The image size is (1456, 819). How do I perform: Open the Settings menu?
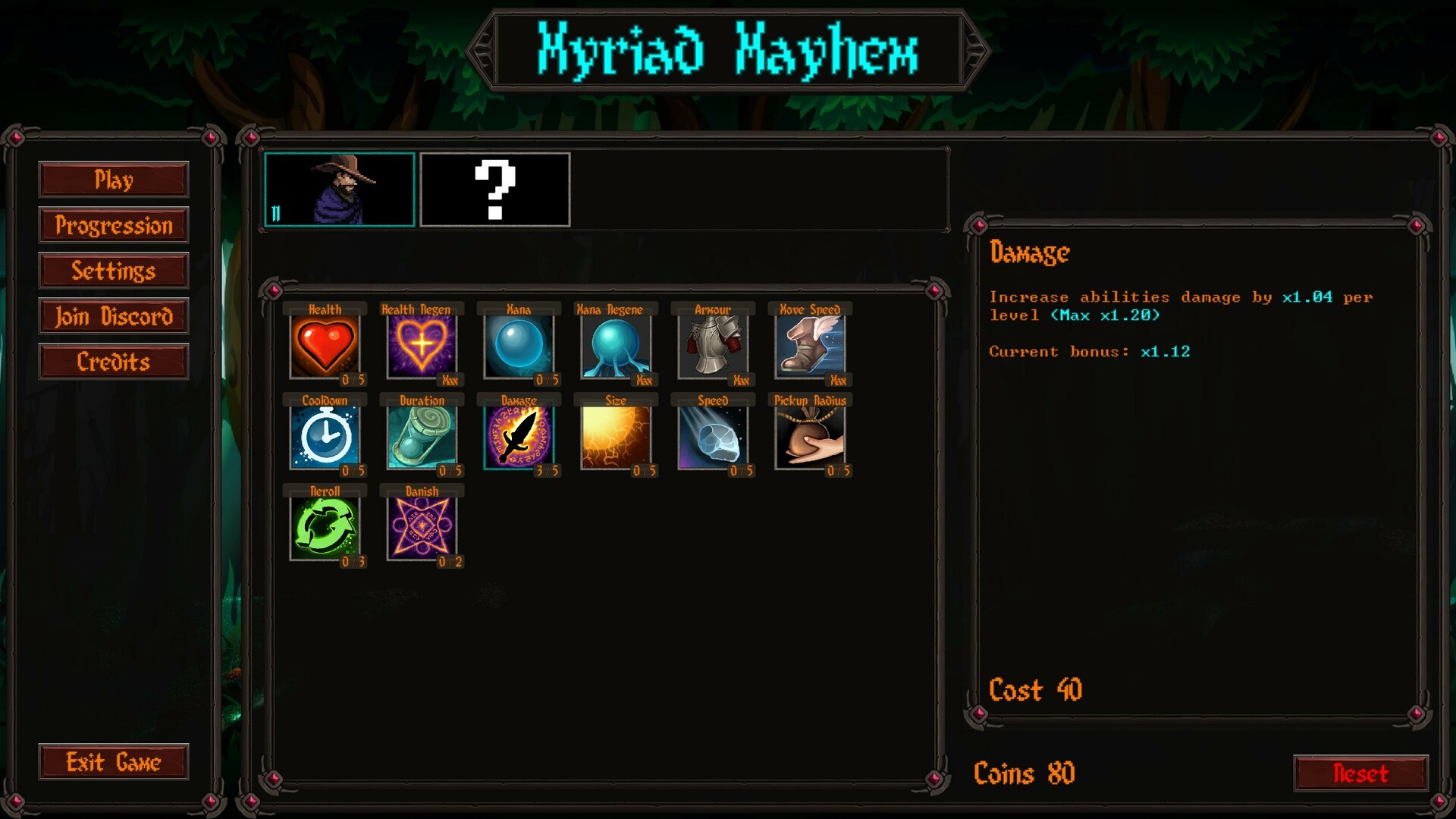click(x=114, y=271)
